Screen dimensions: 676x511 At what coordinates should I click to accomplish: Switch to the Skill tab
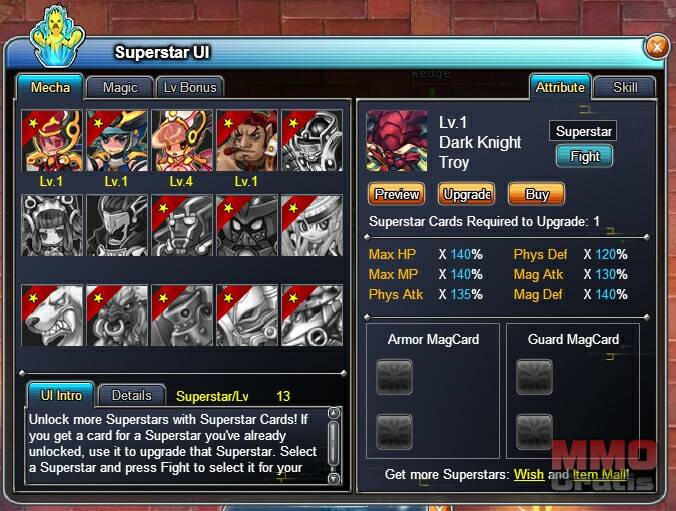point(625,87)
